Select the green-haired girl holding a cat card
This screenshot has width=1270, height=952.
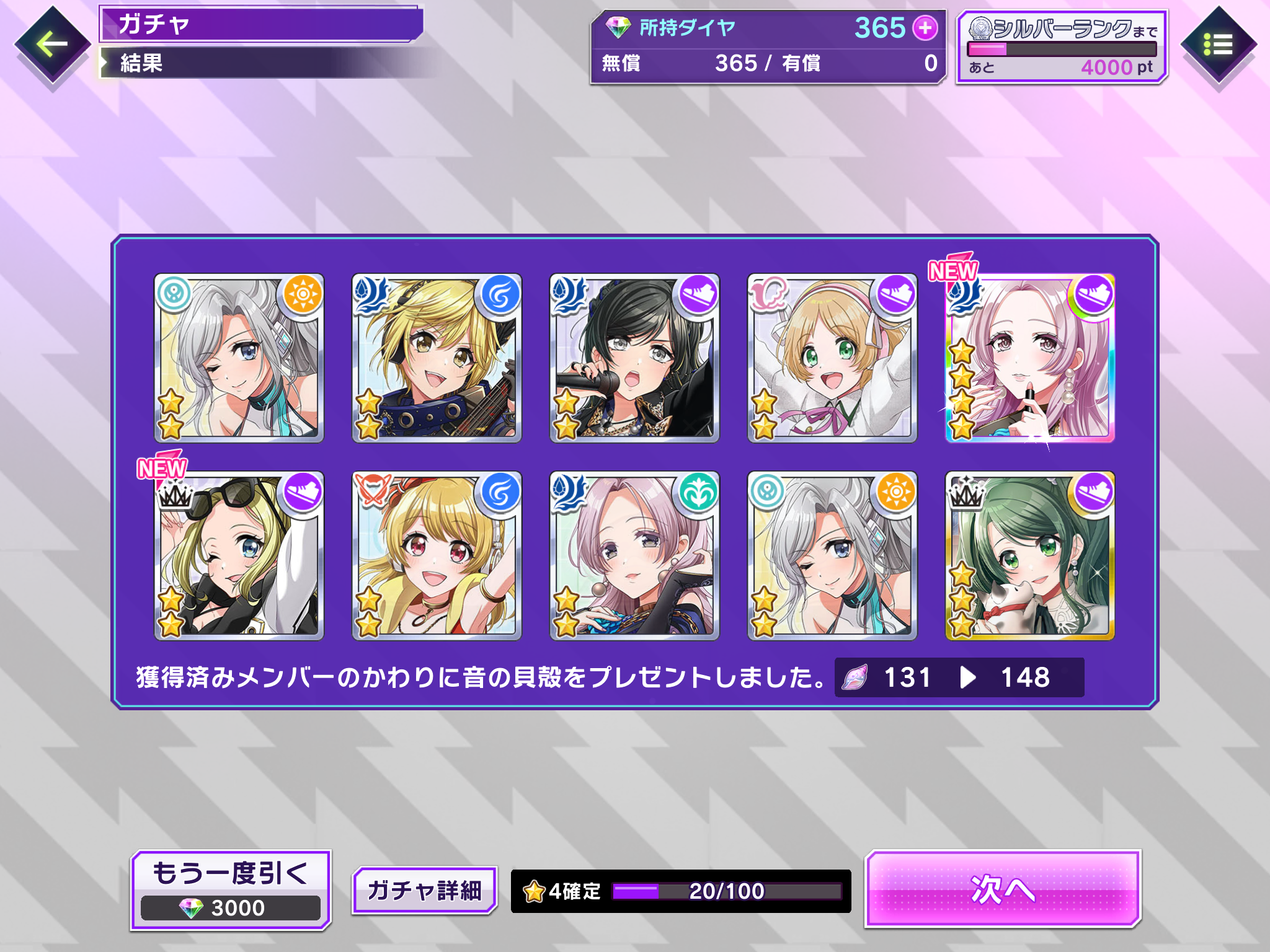pos(1029,556)
